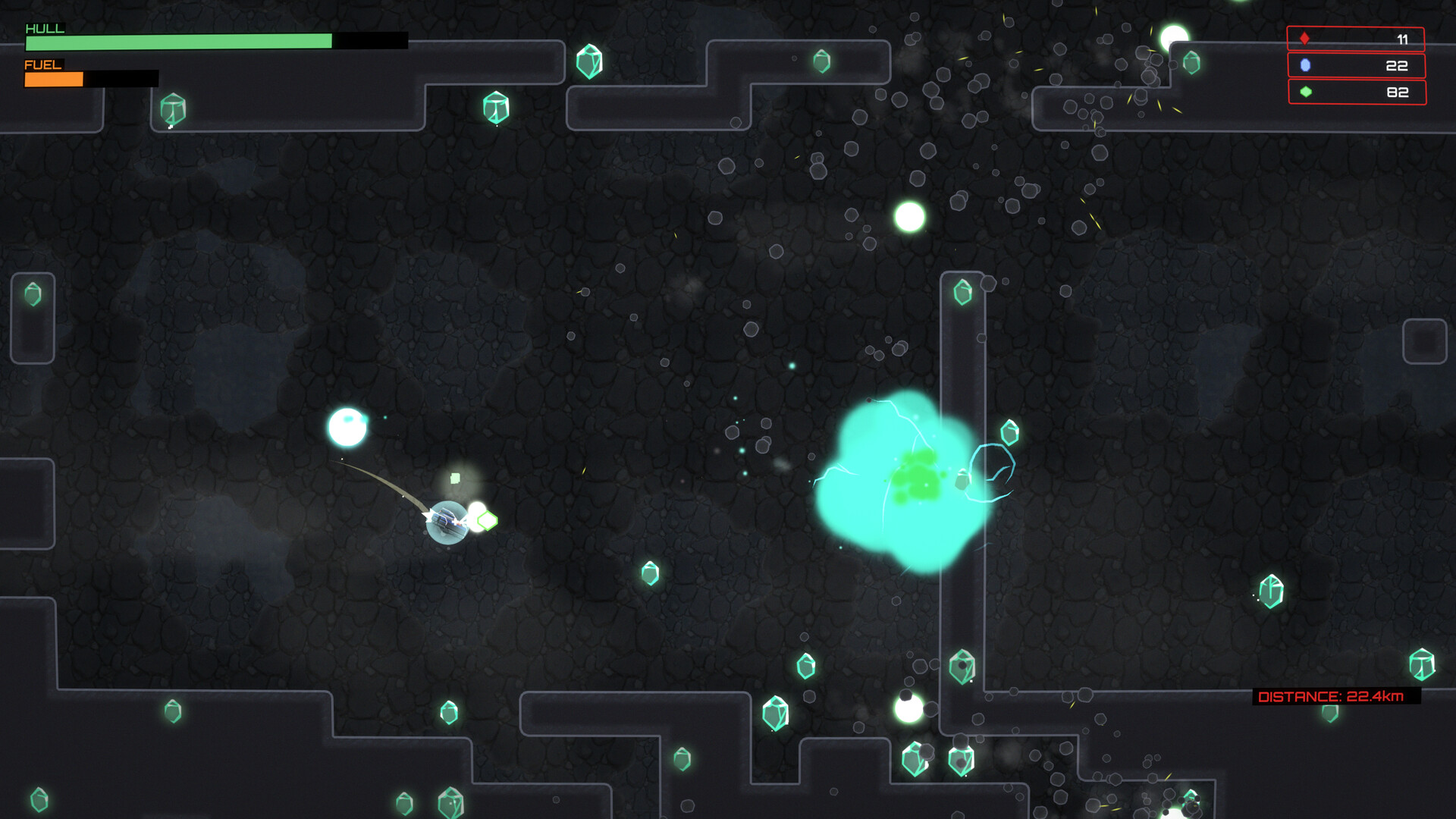
Task: Select the player's spaceship
Action: point(447,519)
